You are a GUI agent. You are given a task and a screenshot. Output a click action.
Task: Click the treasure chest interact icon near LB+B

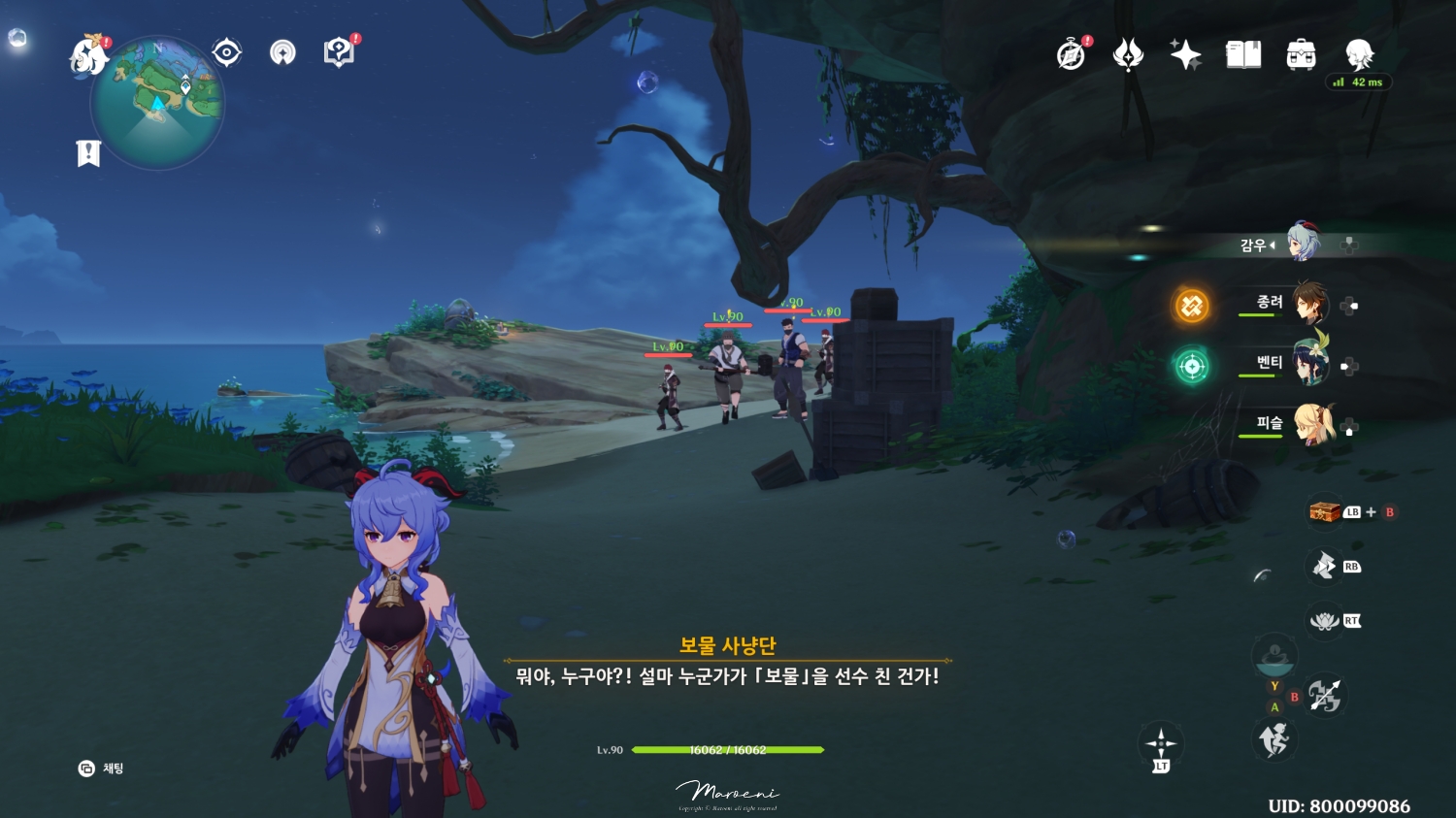1323,510
